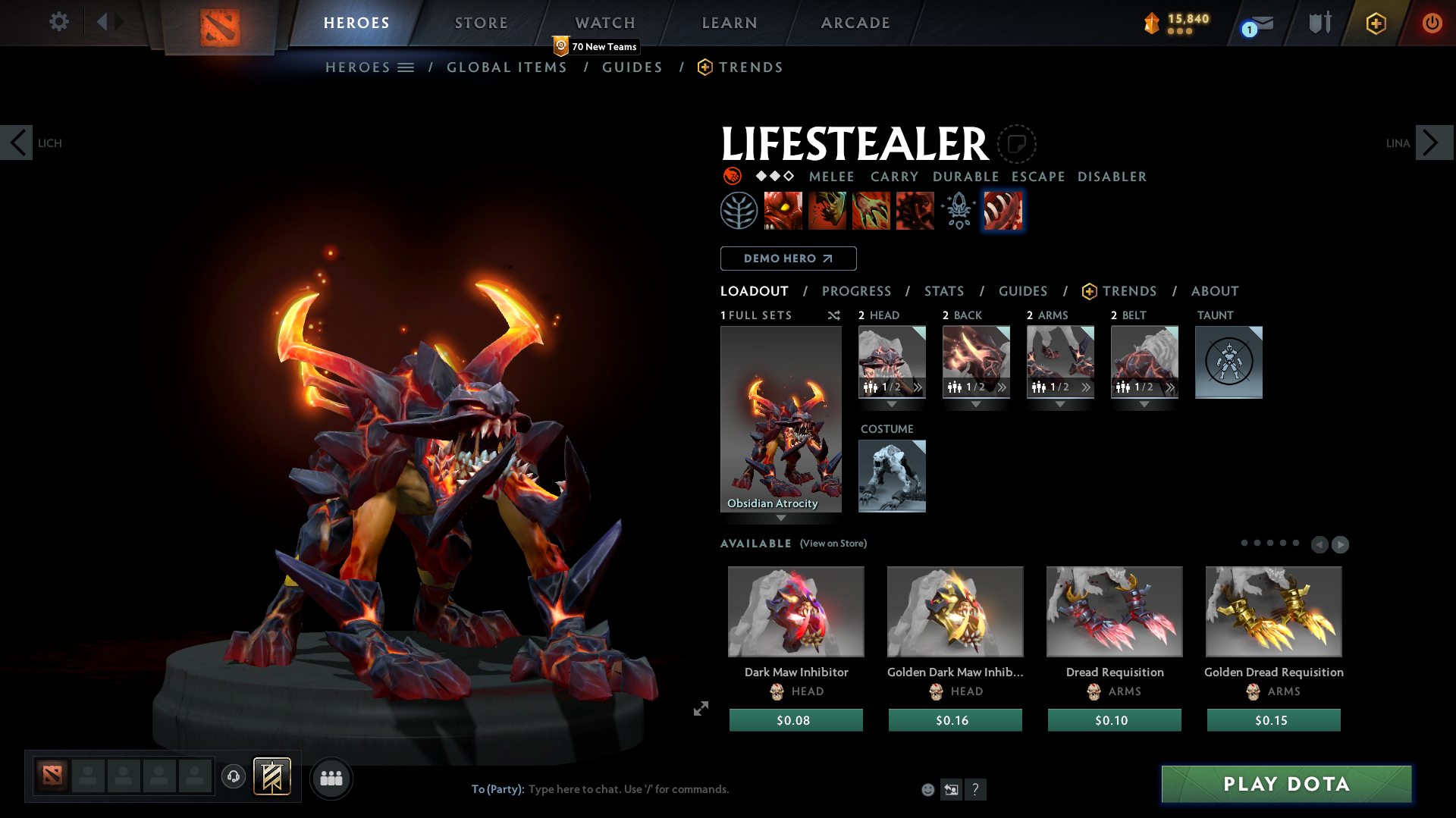The height and width of the screenshot is (818, 1456).
Task: Open the ARCADE menu item
Action: pos(855,23)
